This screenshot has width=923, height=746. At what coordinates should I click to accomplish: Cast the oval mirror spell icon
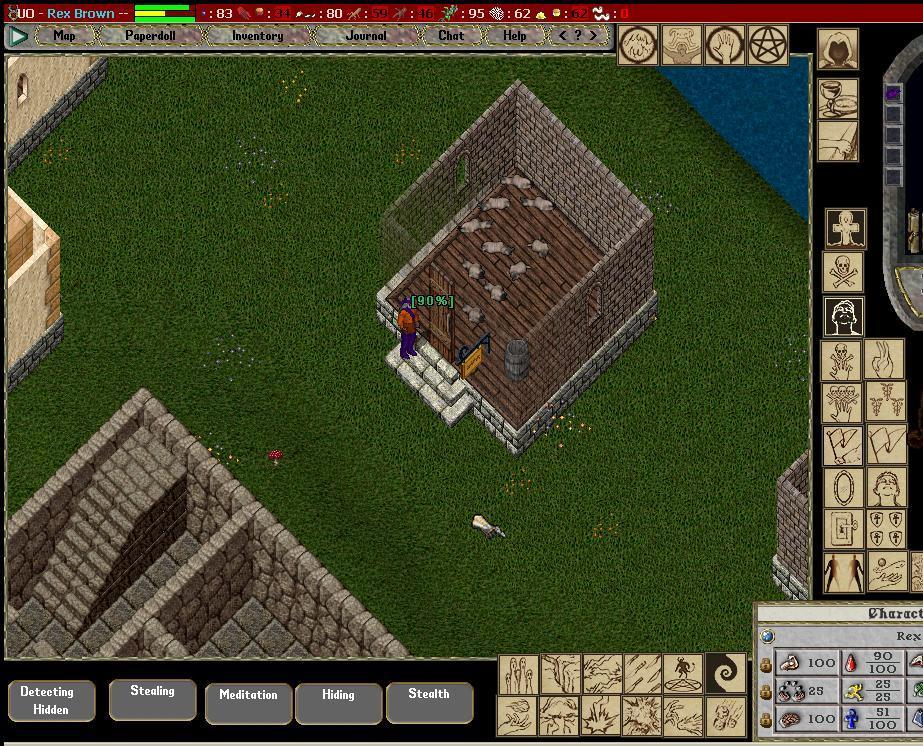[843, 489]
